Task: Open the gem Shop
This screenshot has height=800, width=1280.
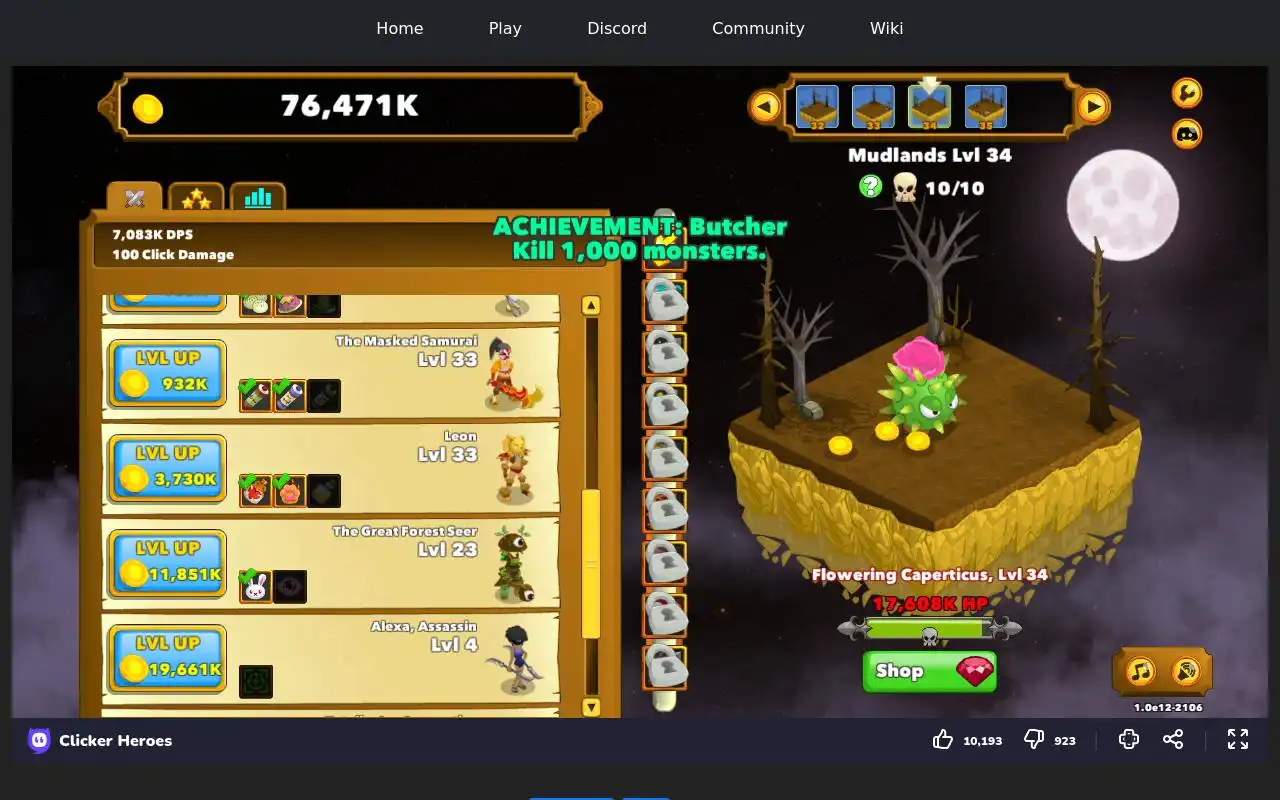Action: click(x=929, y=671)
